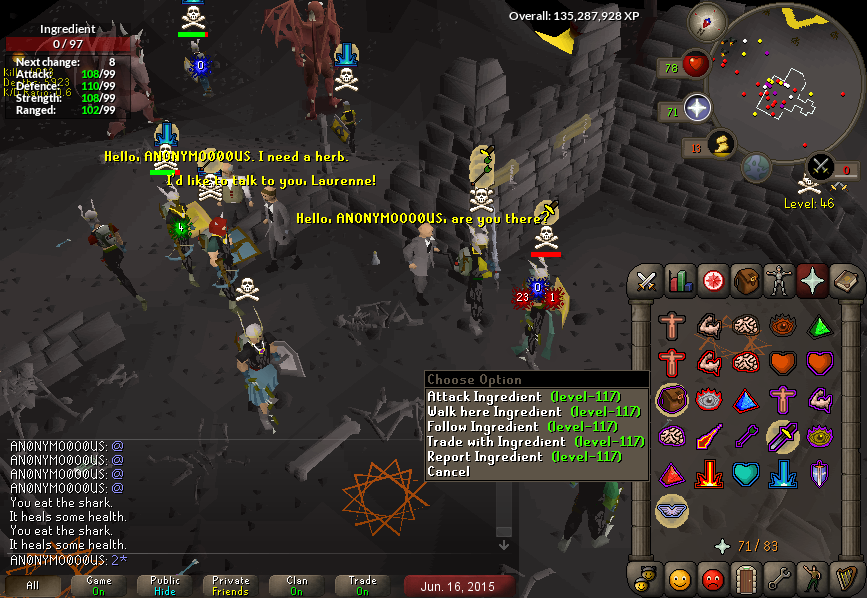Open the backpack inventory tab
This screenshot has height=598, width=867.
[746, 282]
